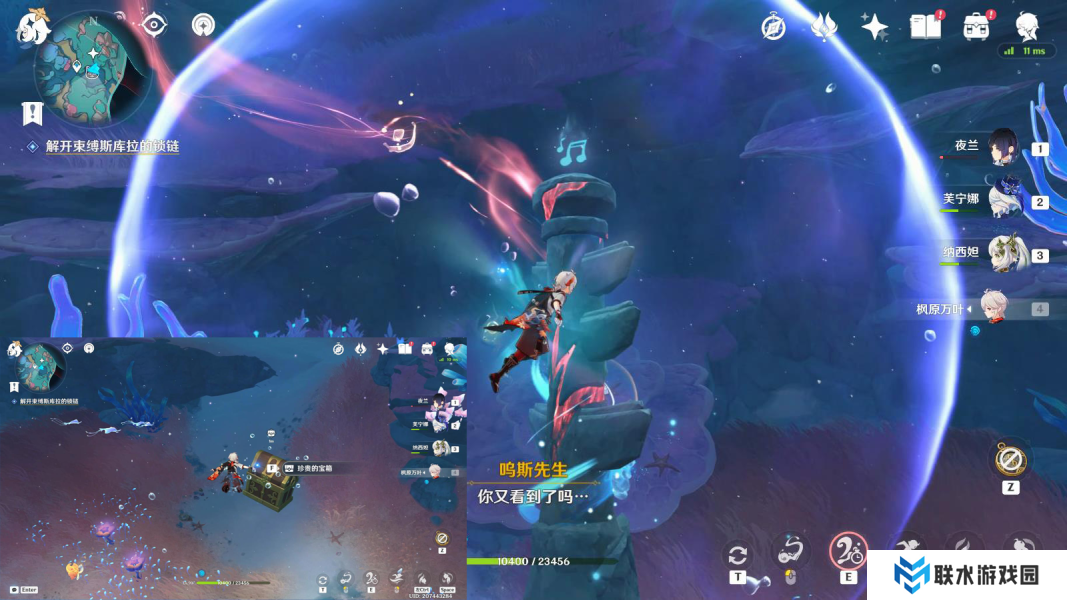1067x600 pixels.
Task: Open the Paimon main menu
Action: [33, 27]
